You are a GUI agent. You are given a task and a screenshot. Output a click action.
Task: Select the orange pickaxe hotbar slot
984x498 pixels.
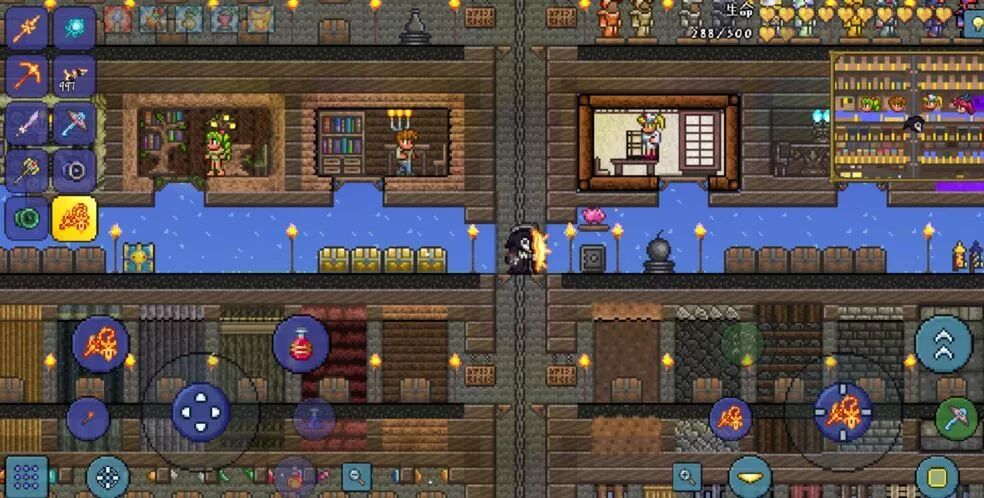click(x=27, y=75)
